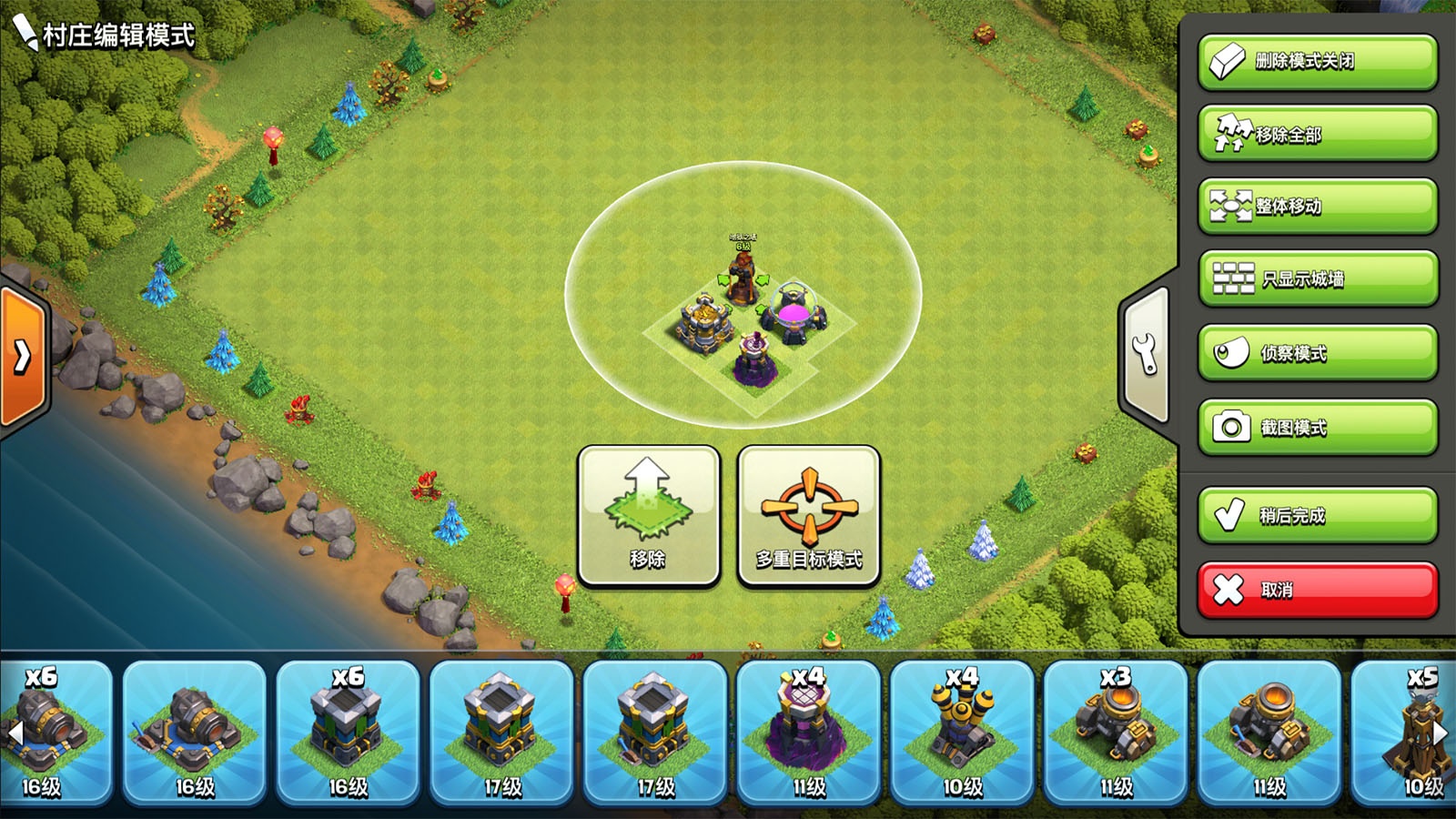The image size is (1456, 819).
Task: Open 截图模式 screenshot mode
Action: (1317, 427)
